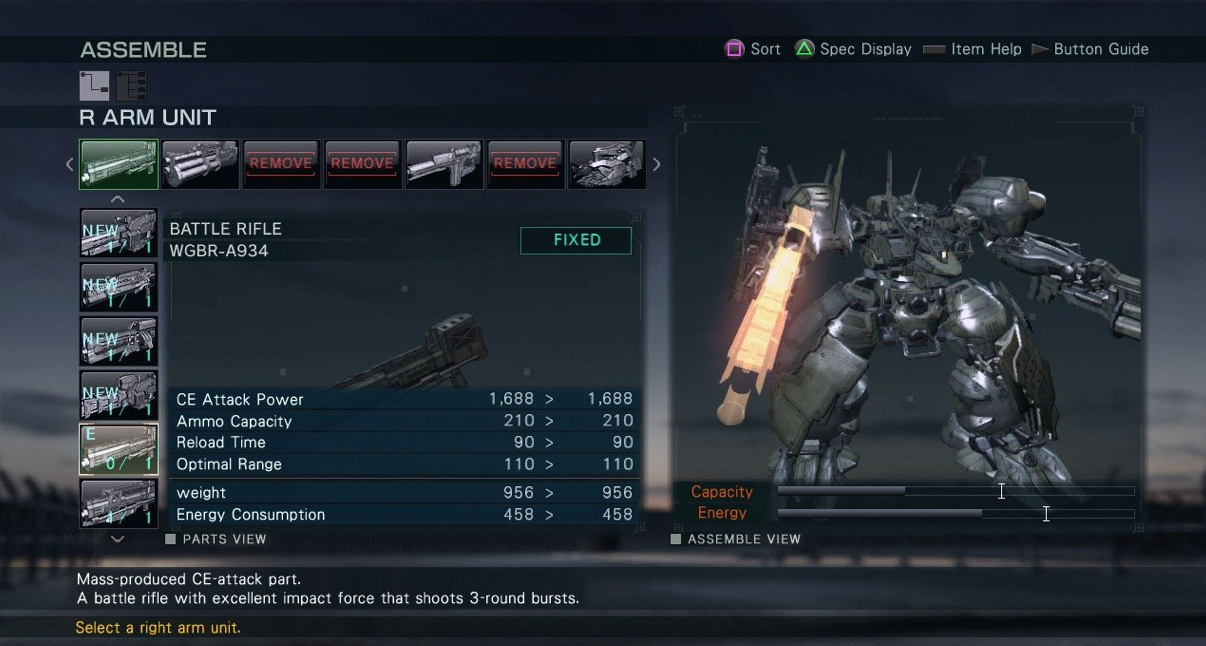
Task: Pick the last weapon slot in the top row
Action: (x=606, y=164)
